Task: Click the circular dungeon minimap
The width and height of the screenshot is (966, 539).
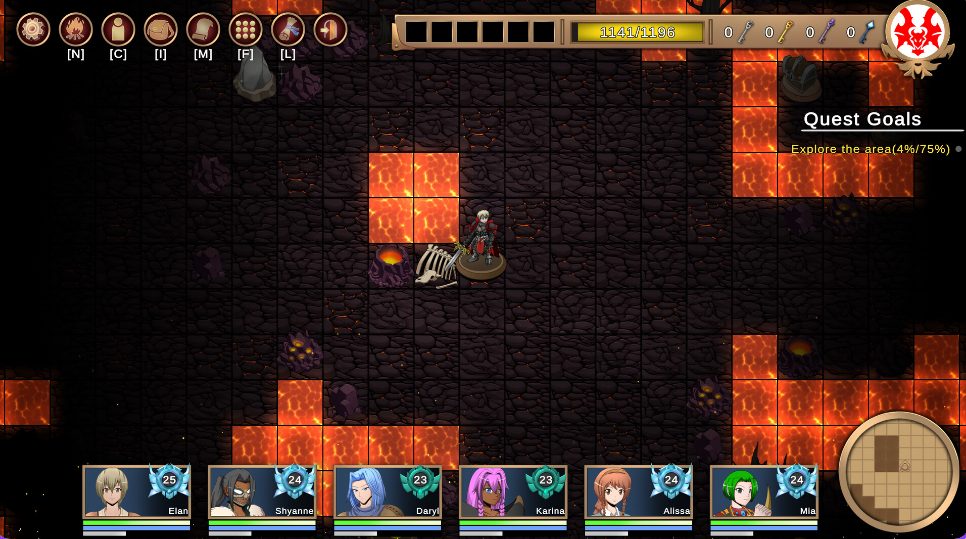Action: click(898, 470)
